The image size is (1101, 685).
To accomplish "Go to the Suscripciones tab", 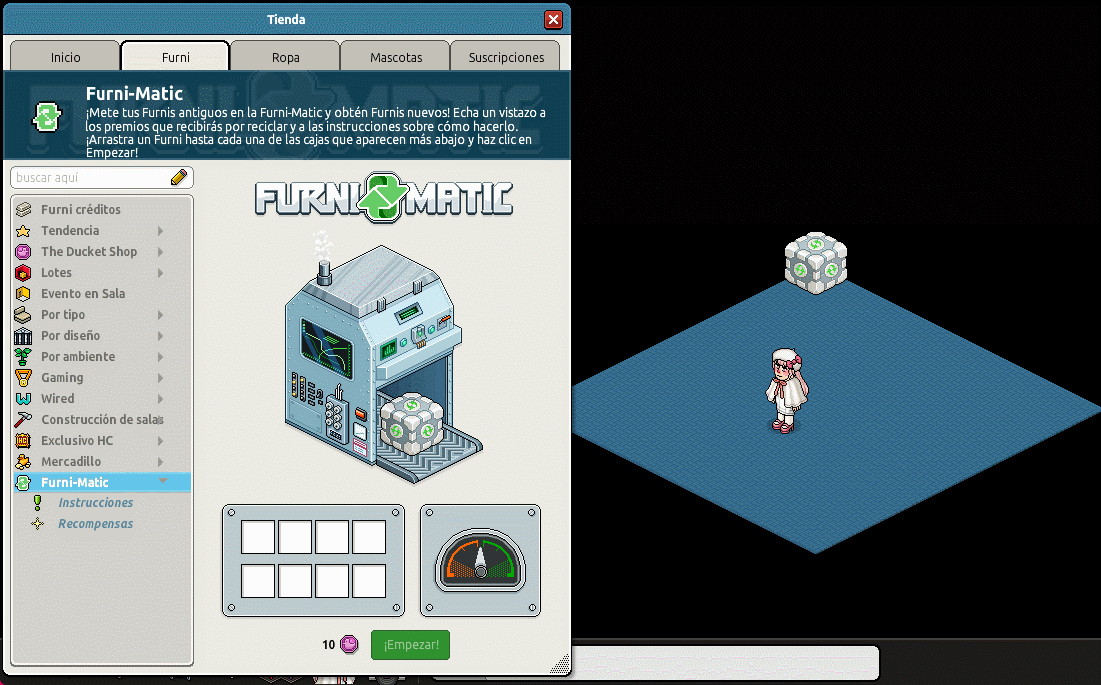I will tap(506, 57).
